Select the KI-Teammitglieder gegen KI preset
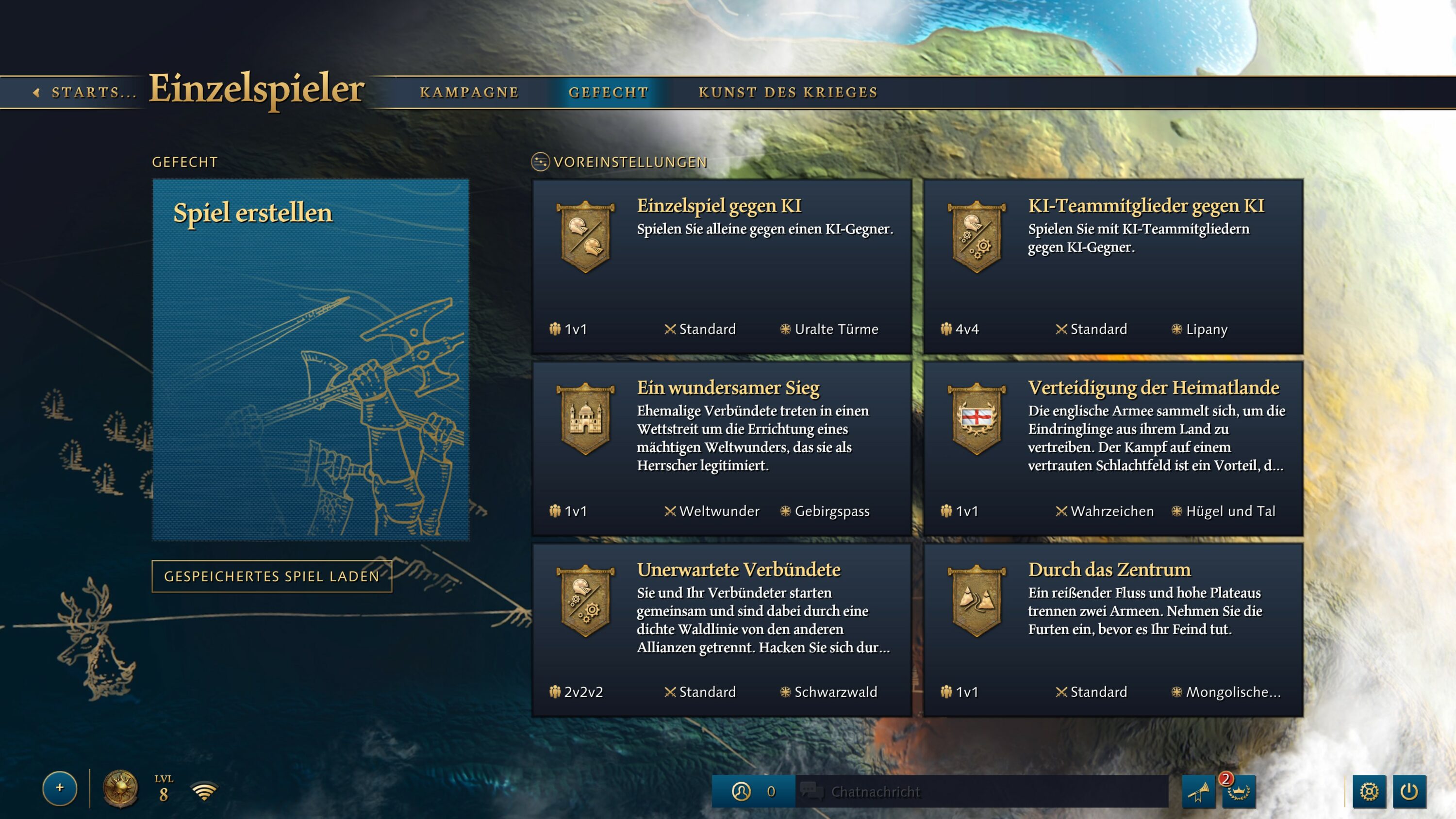This screenshot has width=1456, height=819. click(x=1113, y=266)
